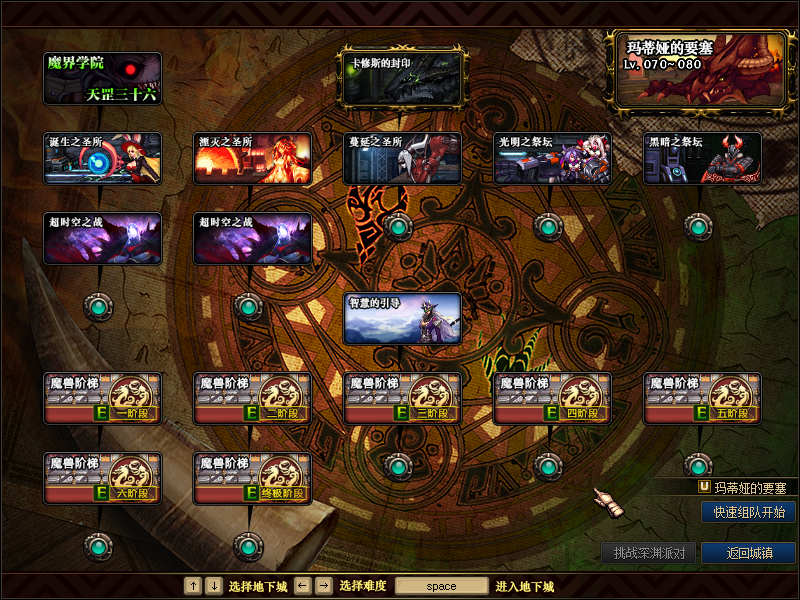Select the 诞生之圣所 dungeon
Viewport: 800px width, 600px height.
click(103, 158)
